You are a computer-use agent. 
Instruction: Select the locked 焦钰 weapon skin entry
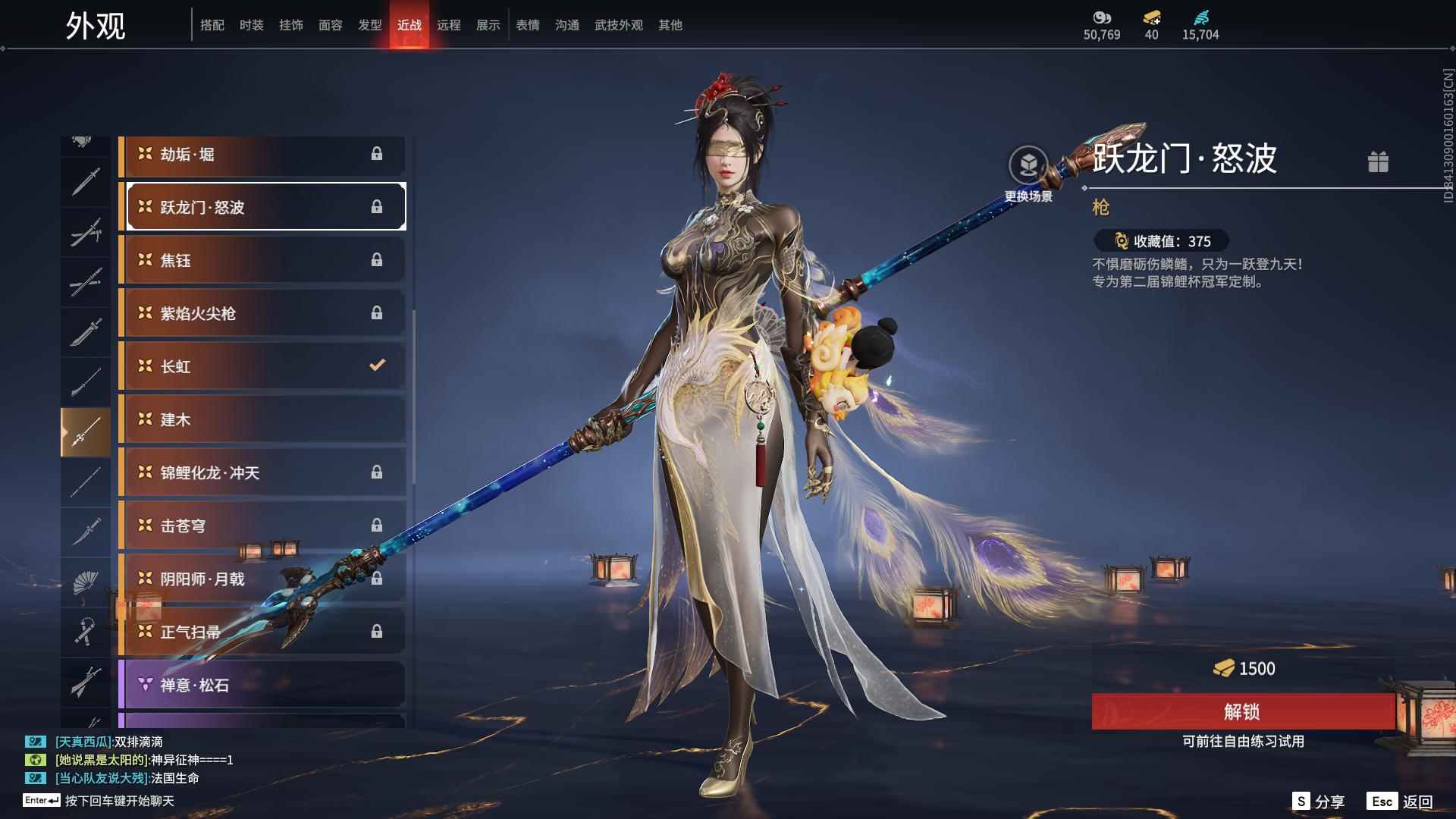tap(262, 259)
